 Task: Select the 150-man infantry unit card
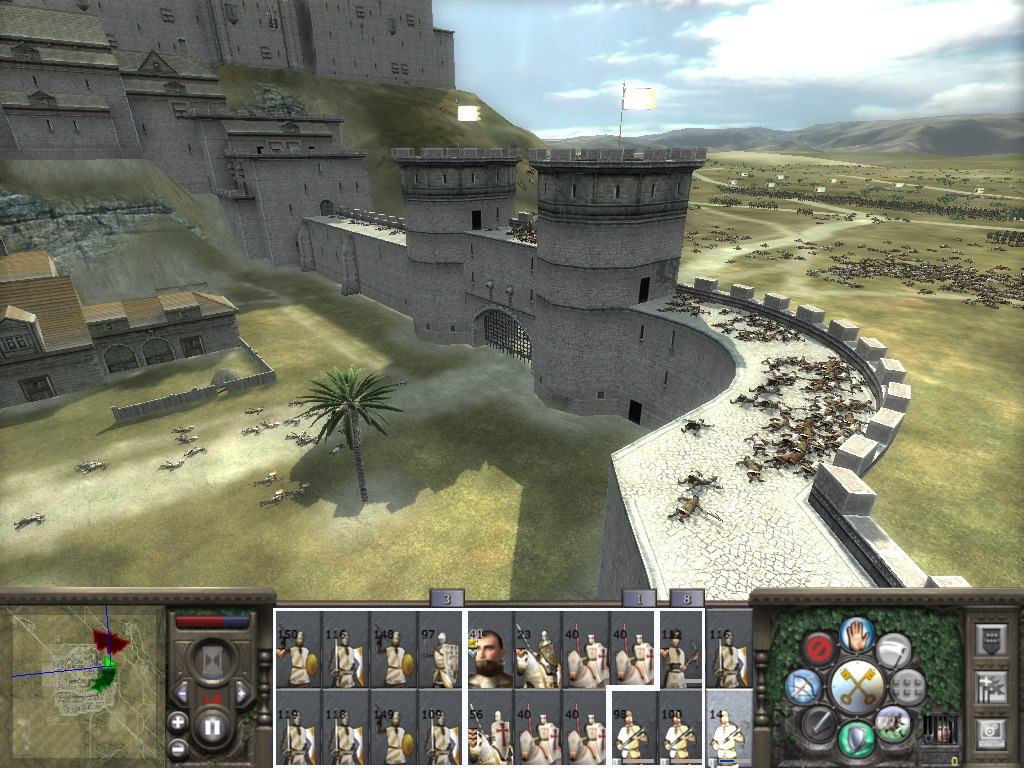pyautogui.click(x=298, y=652)
